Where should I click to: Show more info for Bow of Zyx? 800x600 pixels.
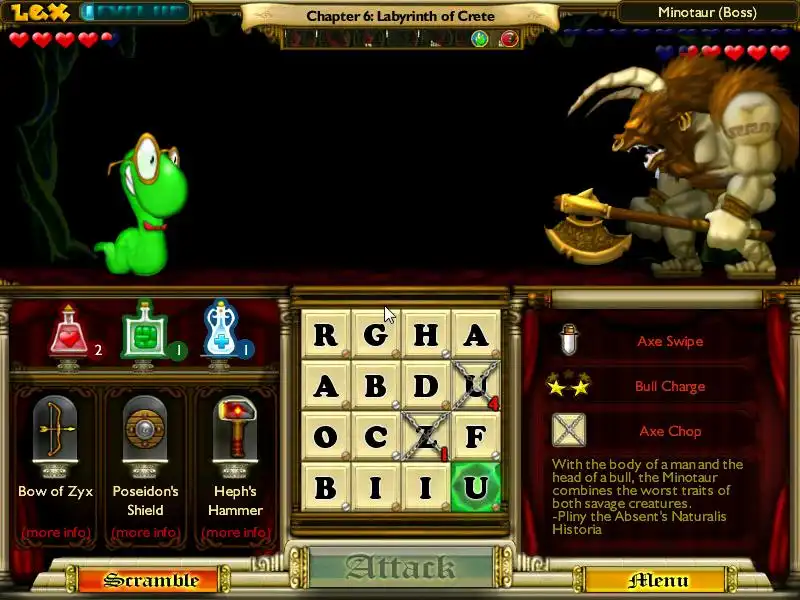tap(56, 532)
